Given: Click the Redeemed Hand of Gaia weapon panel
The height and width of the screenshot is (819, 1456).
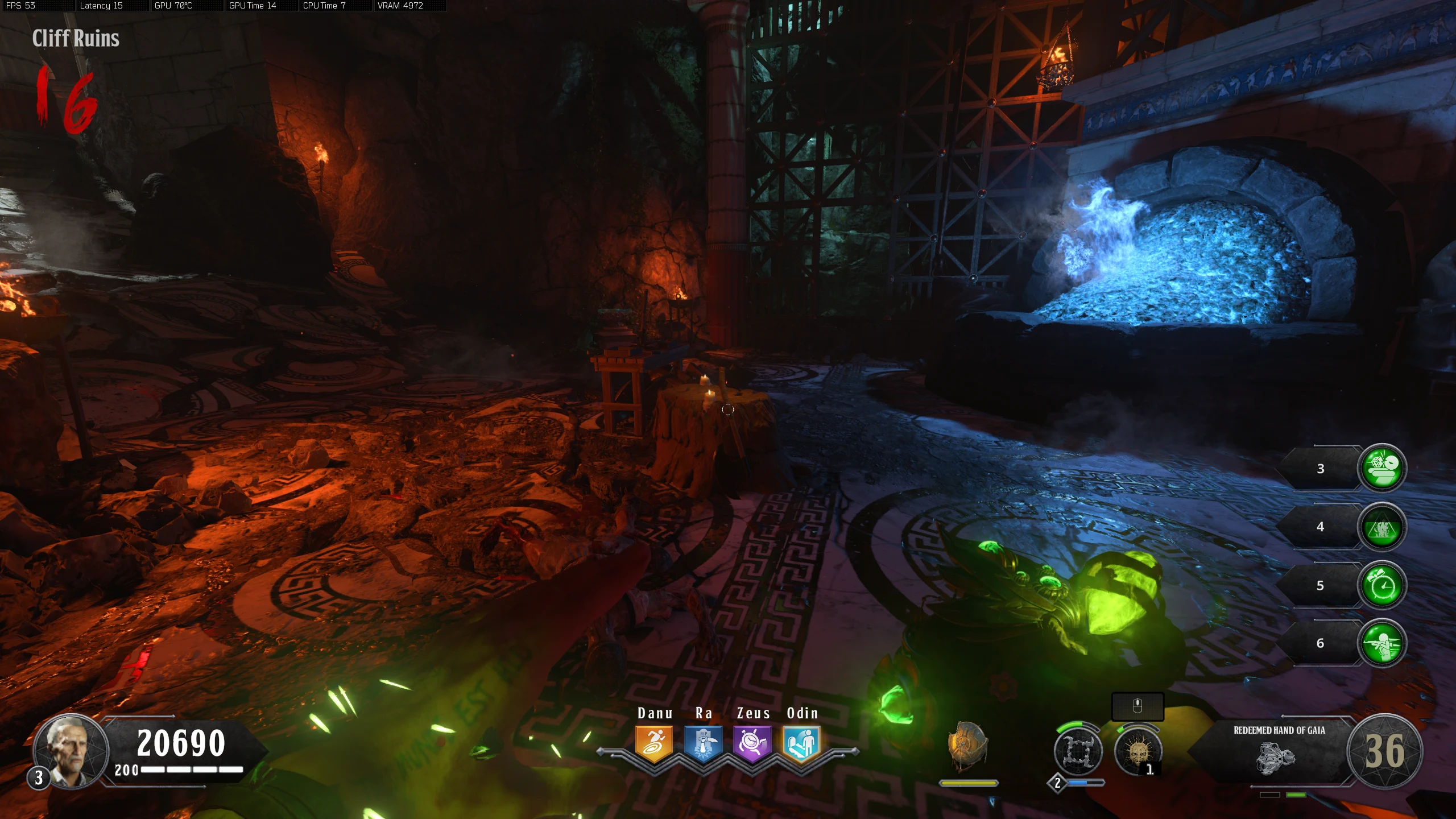Looking at the screenshot, I should pyautogui.click(x=1279, y=750).
